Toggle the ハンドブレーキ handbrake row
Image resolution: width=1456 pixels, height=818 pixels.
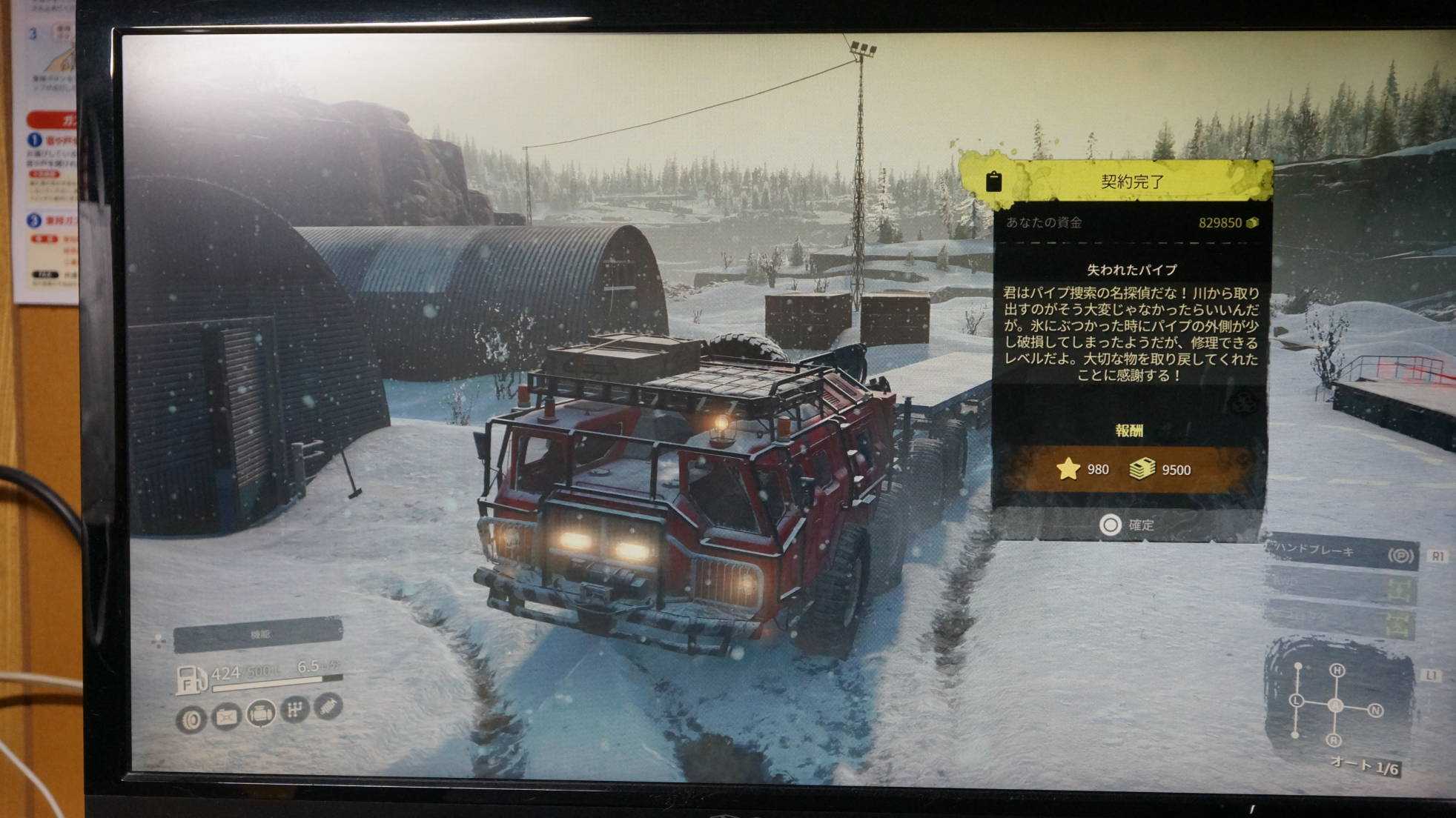click(x=1342, y=553)
